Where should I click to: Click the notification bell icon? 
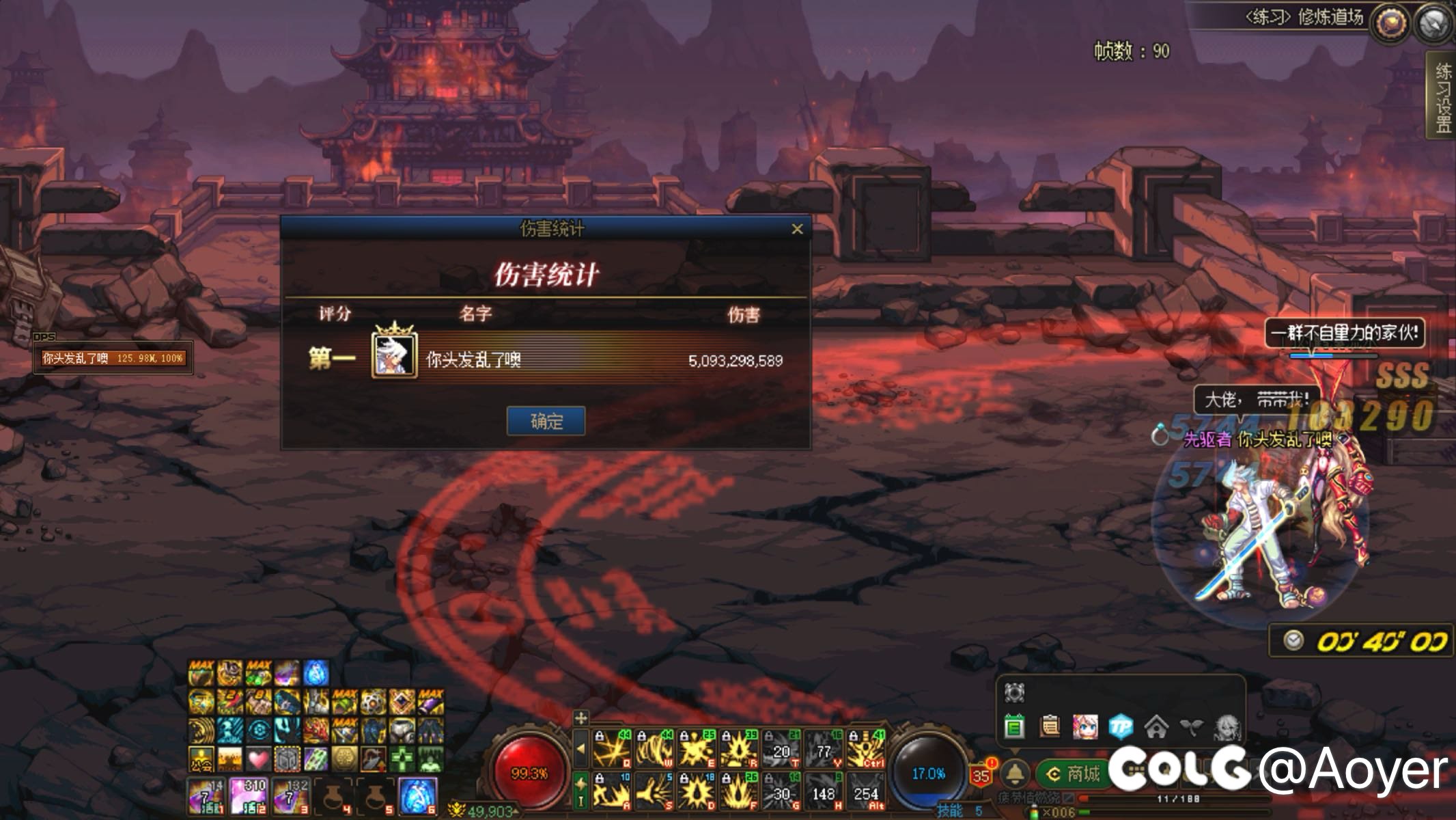(x=1016, y=774)
